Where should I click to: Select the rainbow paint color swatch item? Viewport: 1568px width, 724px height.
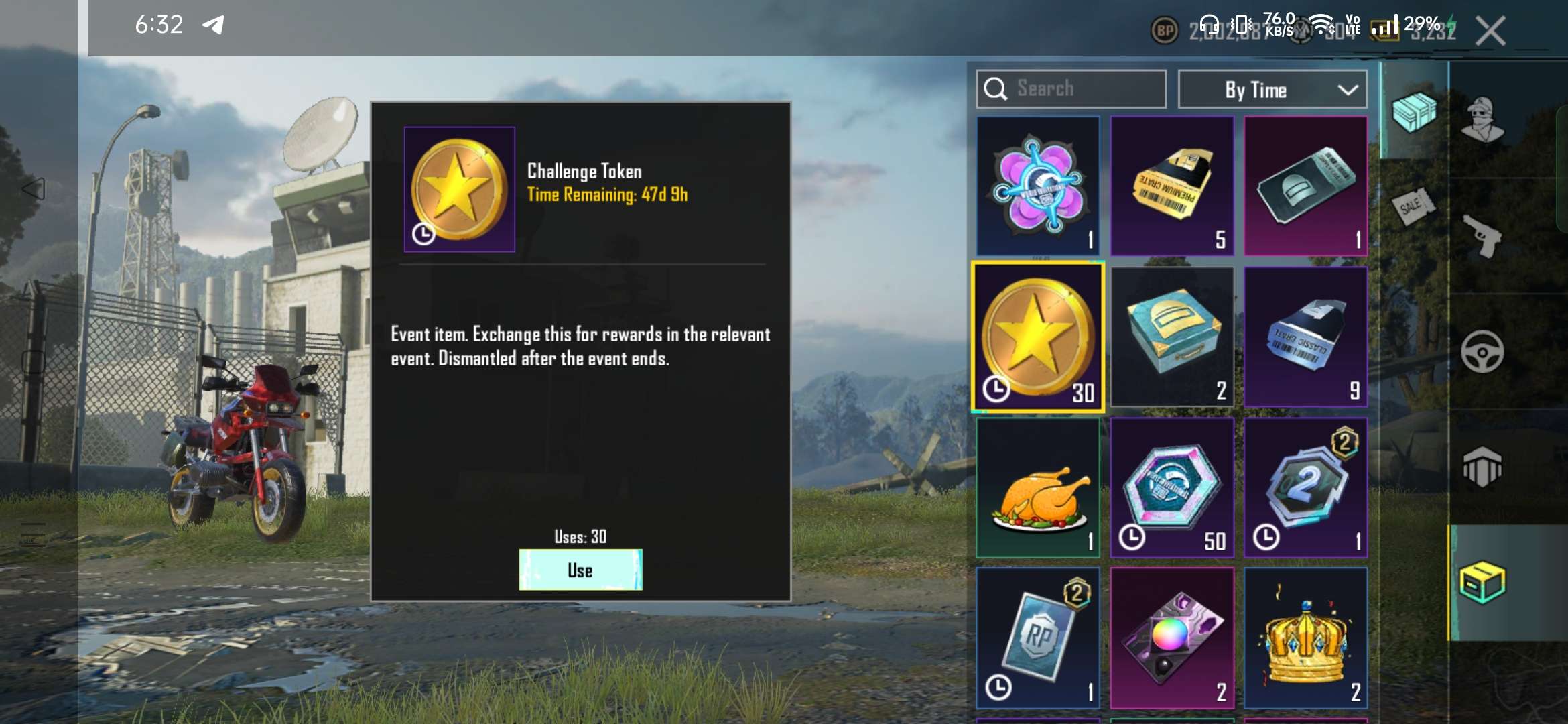(x=1172, y=638)
